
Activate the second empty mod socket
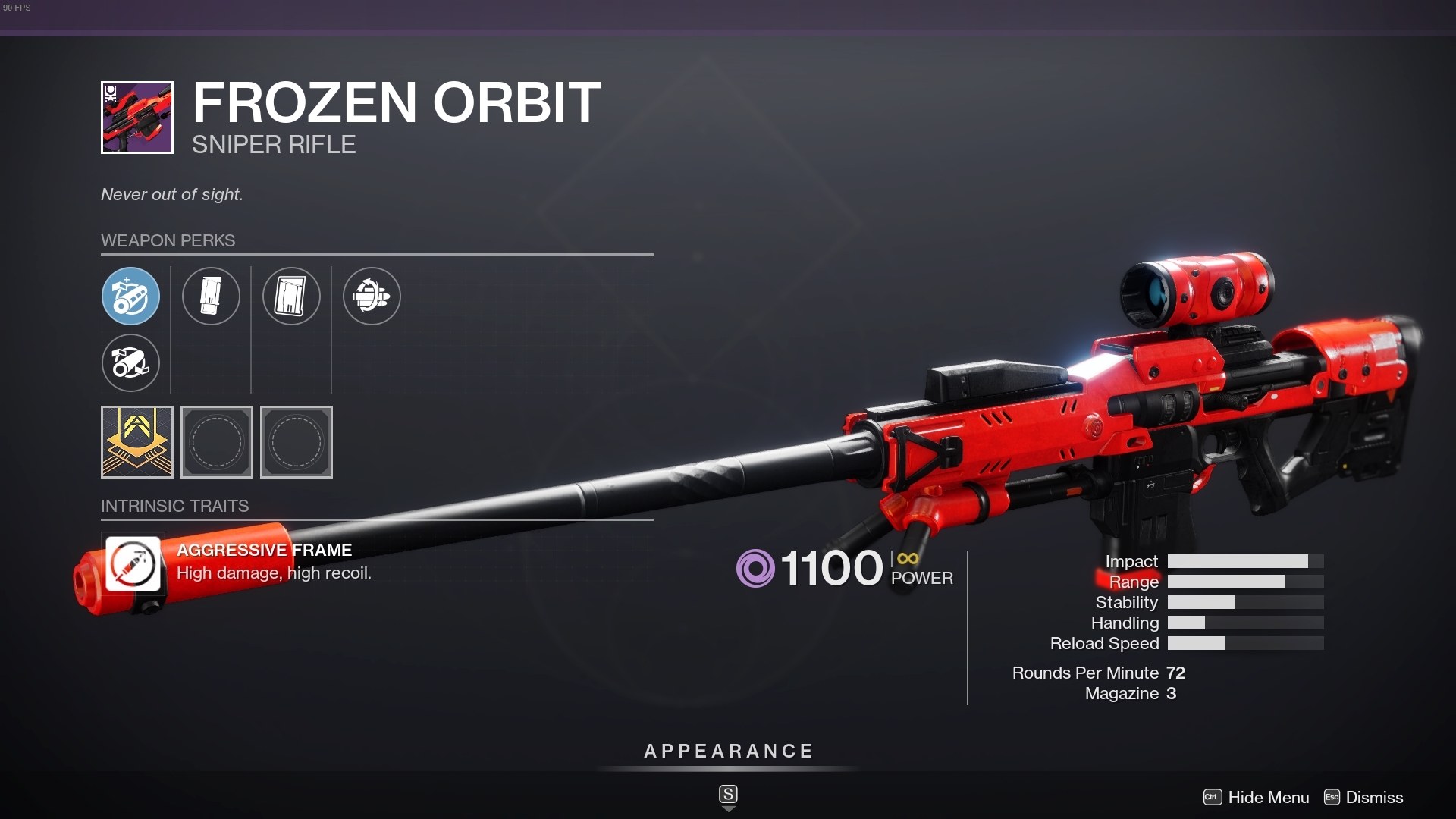coord(296,442)
